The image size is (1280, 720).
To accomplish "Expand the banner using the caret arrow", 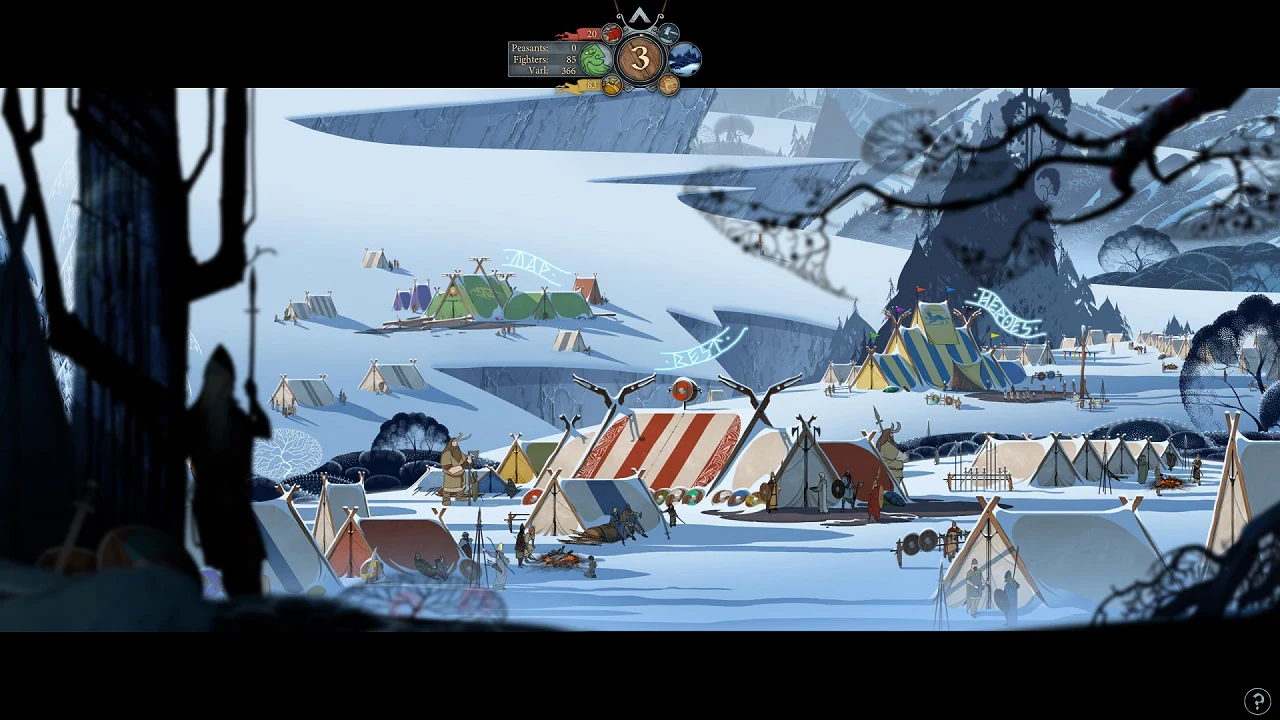I will pos(640,14).
